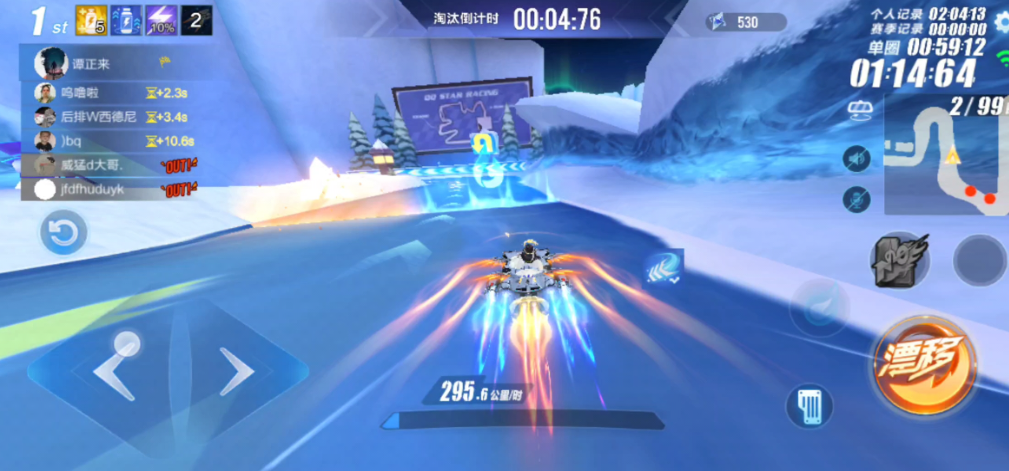Screen dimensions: 1009x471
Task: Tap the empty round item button
Action: tap(978, 260)
